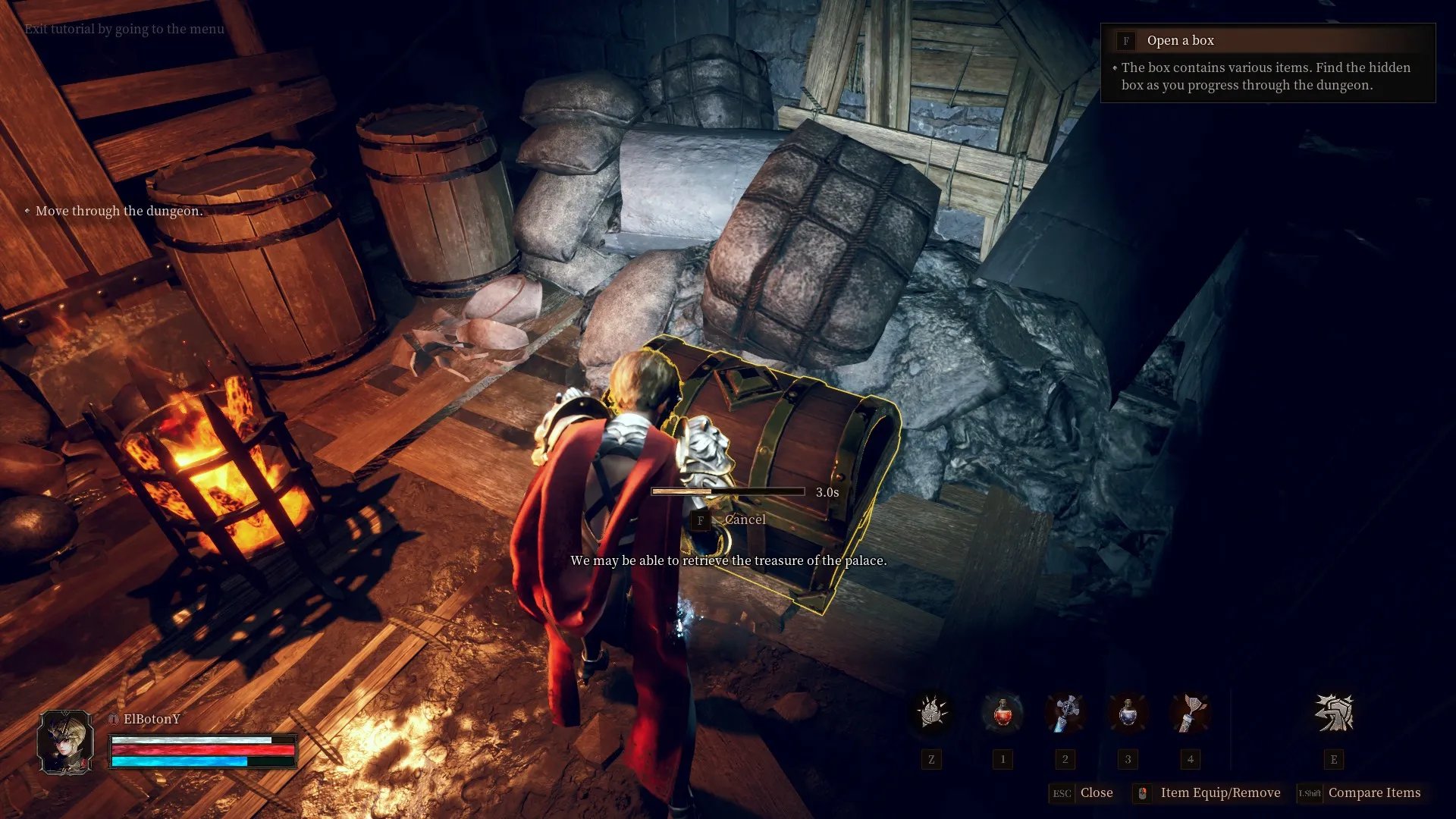Activate the armored helmet ability icon

(x=1333, y=714)
